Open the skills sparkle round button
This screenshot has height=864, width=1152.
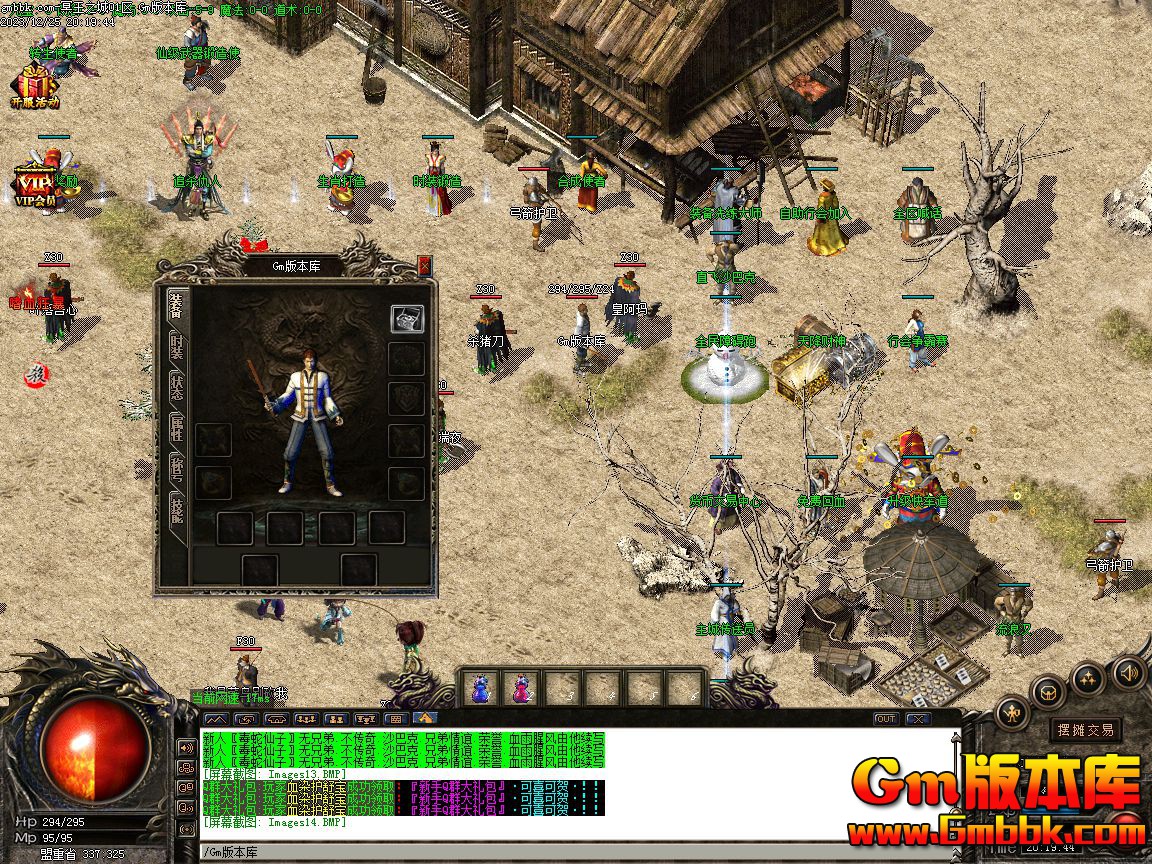click(1088, 679)
